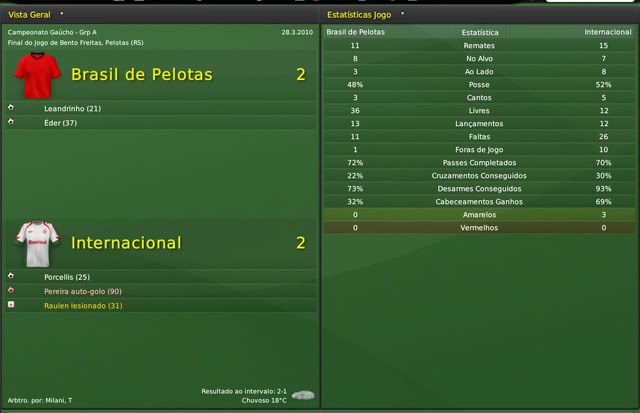Select goalscorer Porcellis (25)
The width and height of the screenshot is (640, 413).
[x=67, y=276]
